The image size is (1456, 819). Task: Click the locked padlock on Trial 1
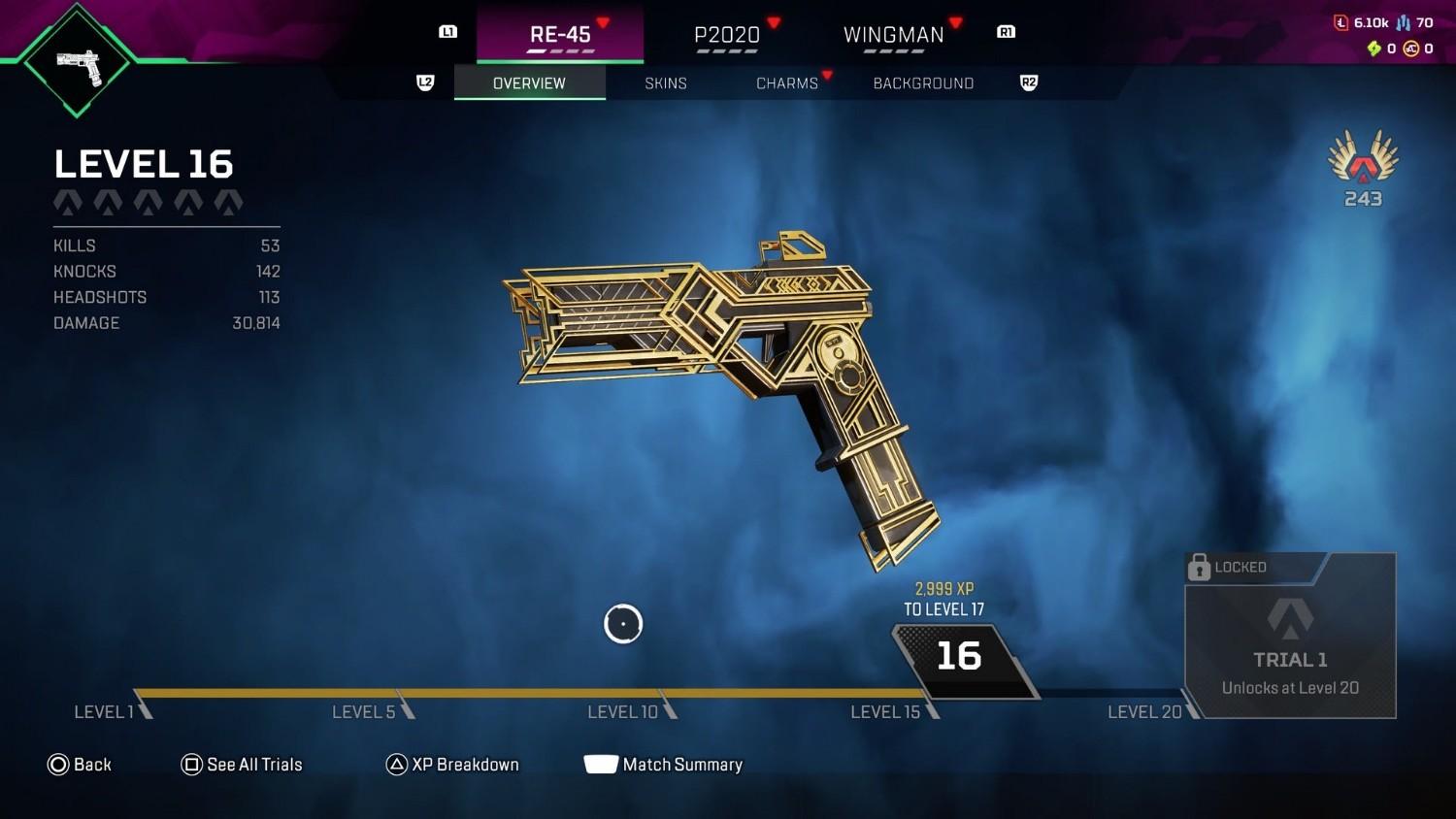click(x=1201, y=567)
